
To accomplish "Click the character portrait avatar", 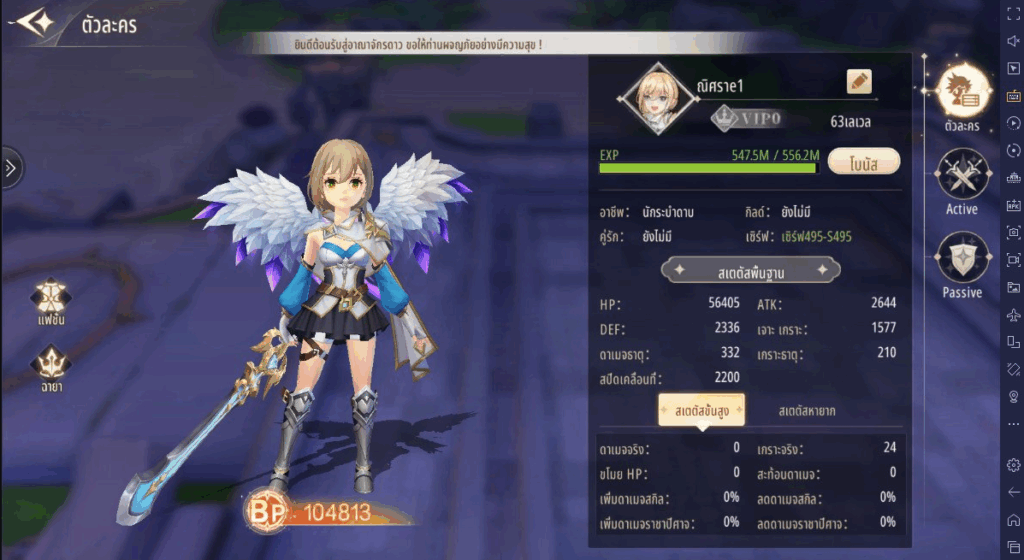I will click(655, 99).
